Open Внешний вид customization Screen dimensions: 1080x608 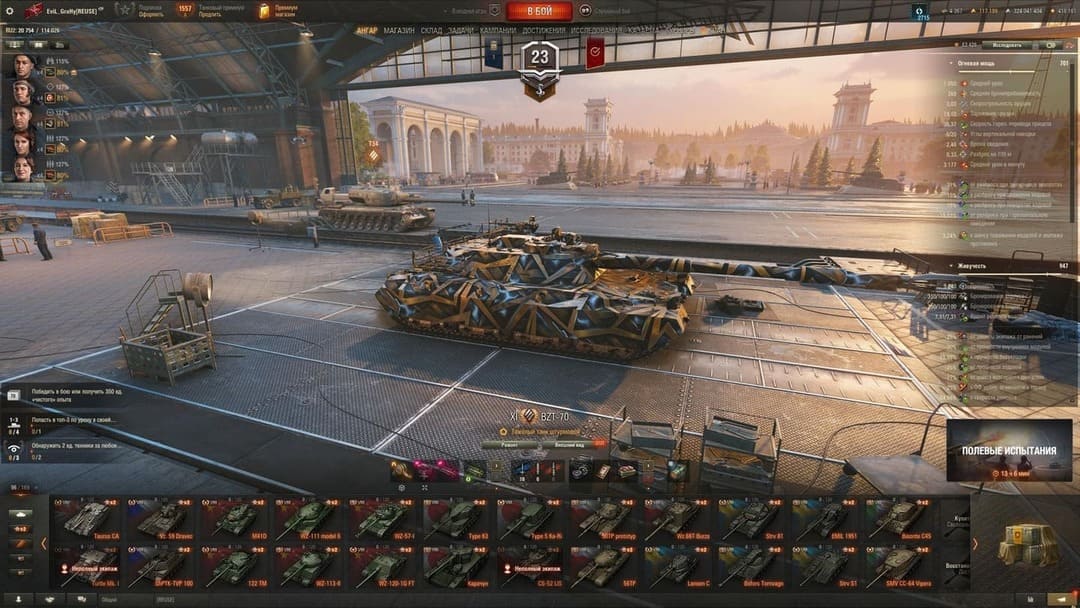coord(575,444)
